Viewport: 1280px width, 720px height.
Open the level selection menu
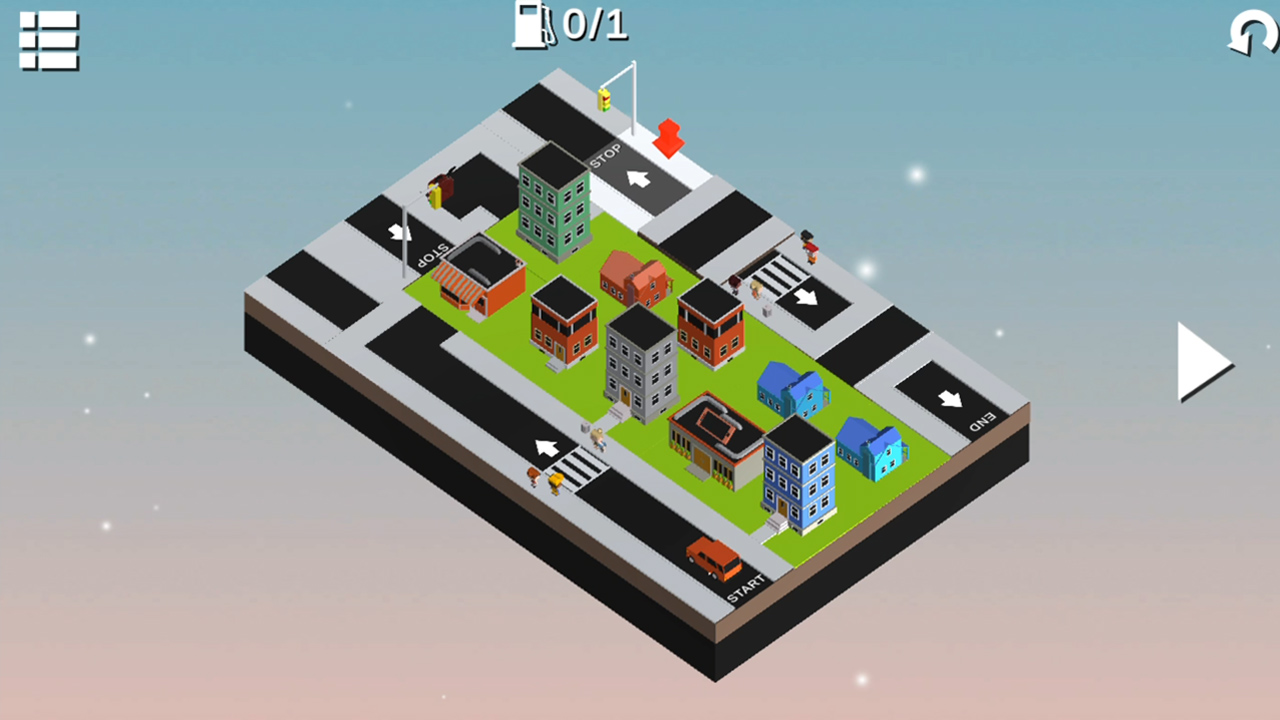point(47,42)
